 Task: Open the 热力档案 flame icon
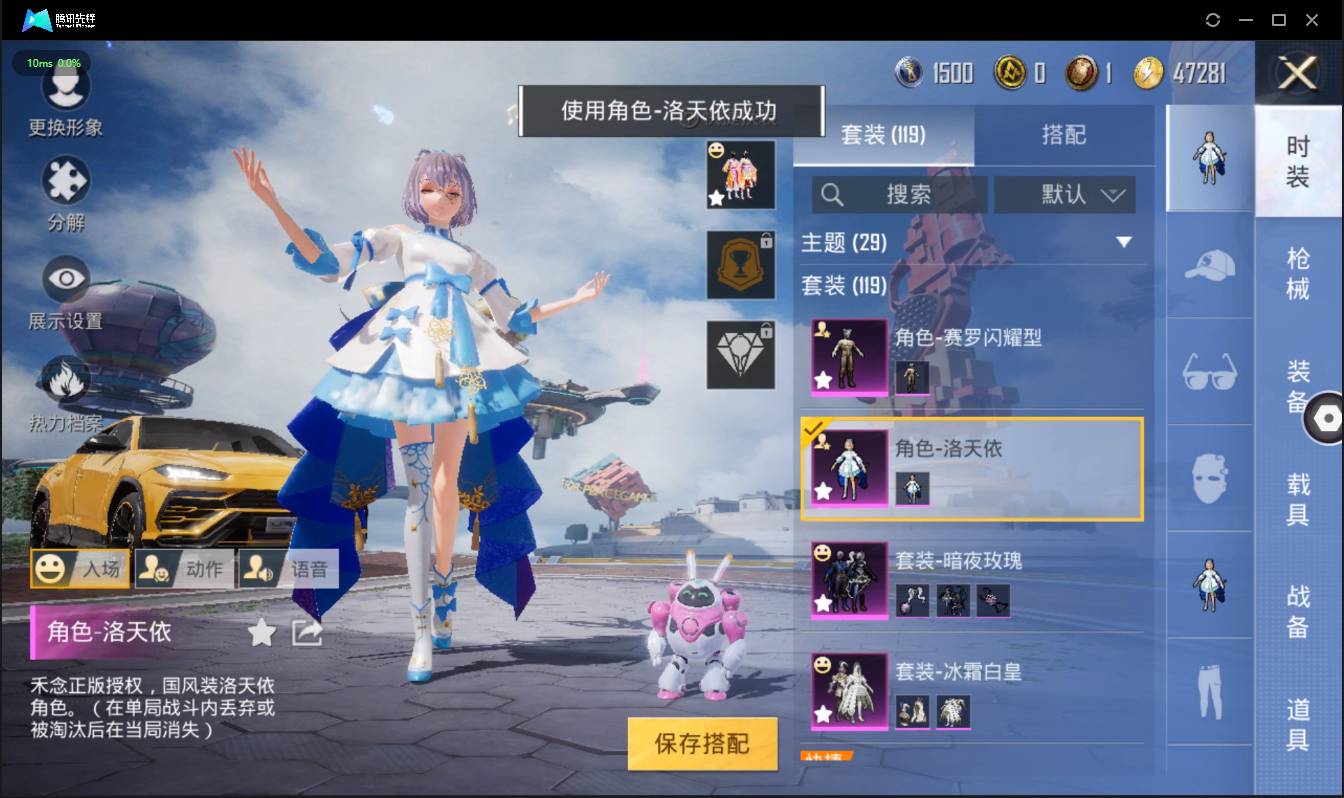pyautogui.click(x=66, y=380)
